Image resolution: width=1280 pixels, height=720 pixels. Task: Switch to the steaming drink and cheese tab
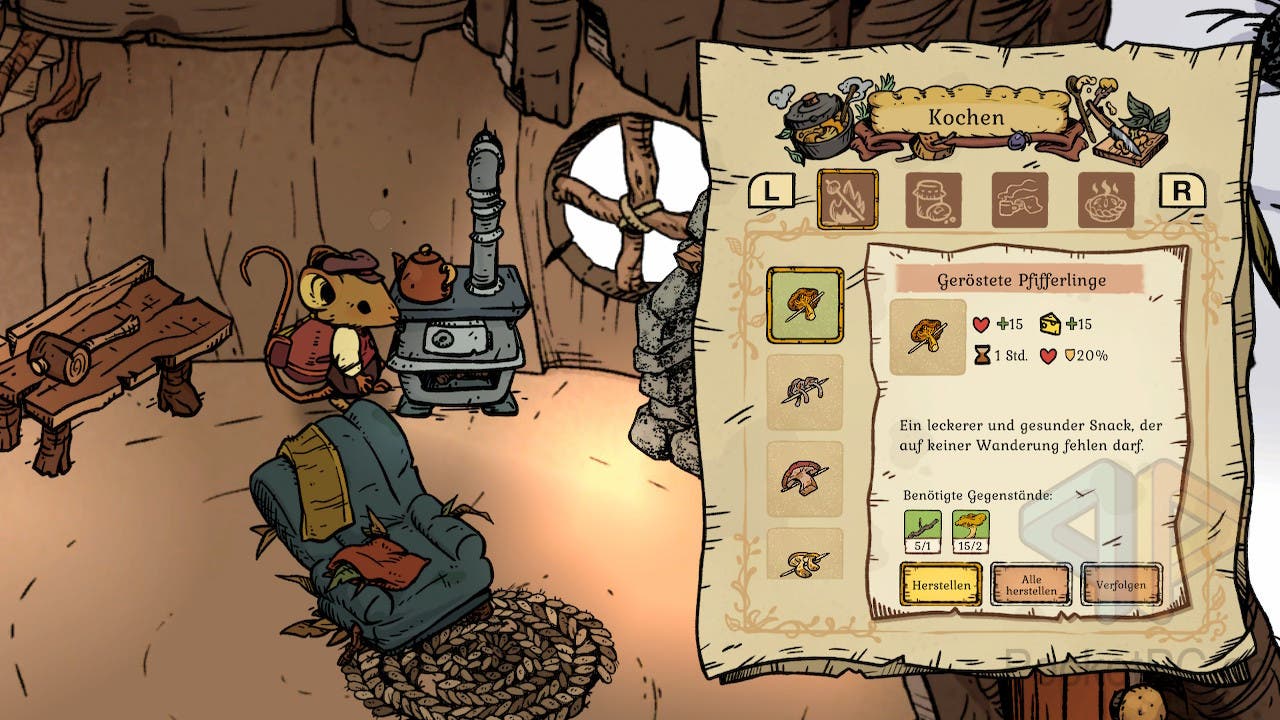tap(1020, 200)
